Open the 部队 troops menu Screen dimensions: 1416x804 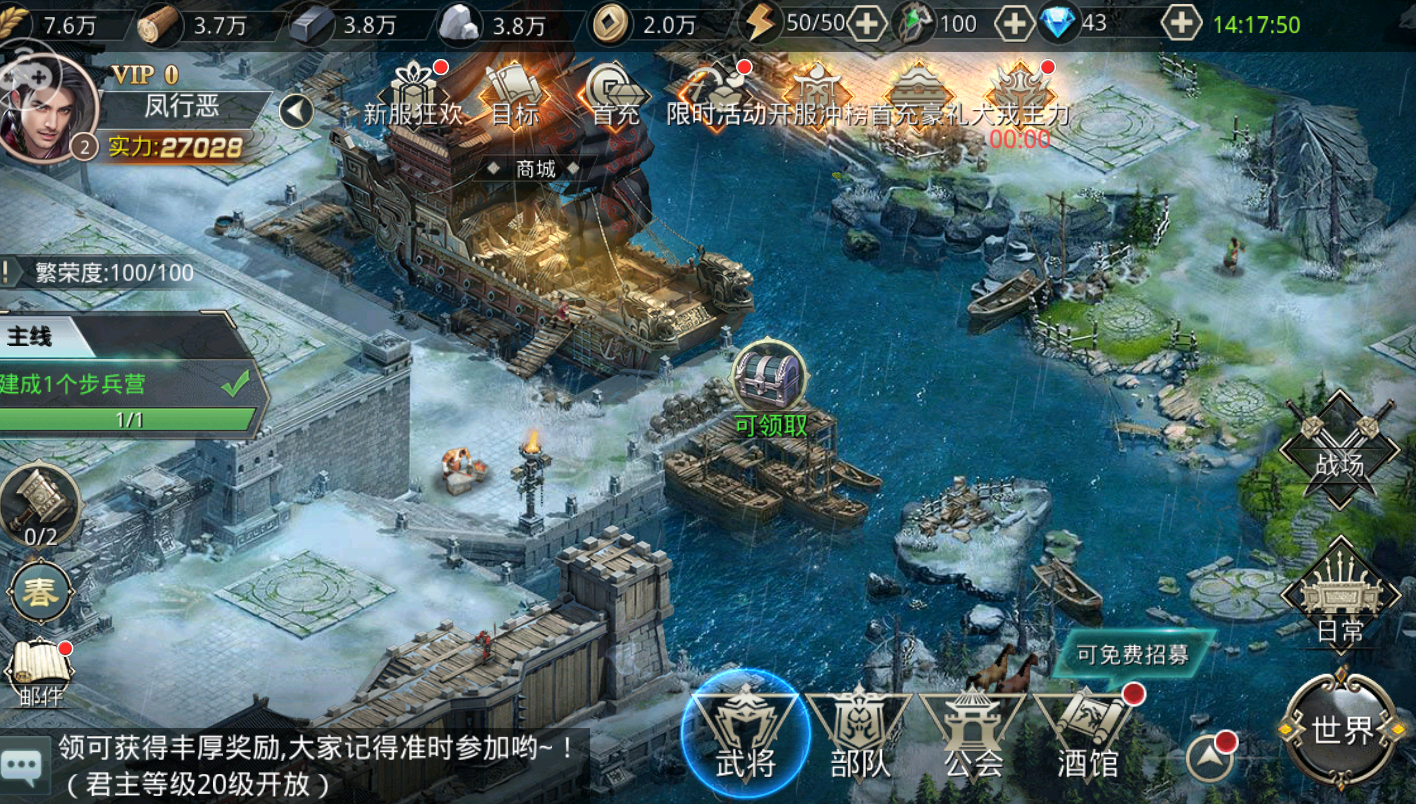[x=859, y=733]
